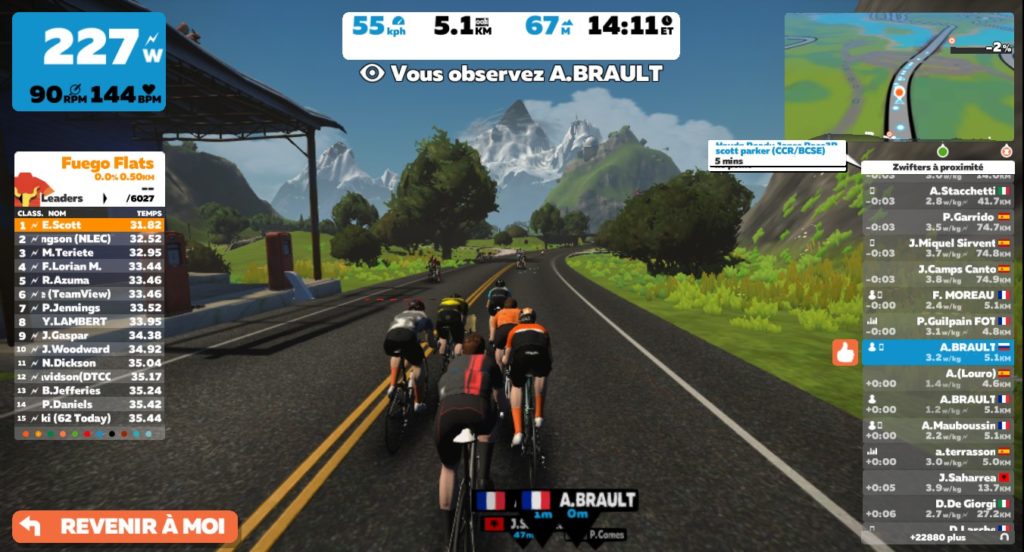The image size is (1024, 552).
Task: Open the route minimap
Action: pyautogui.click(x=899, y=76)
